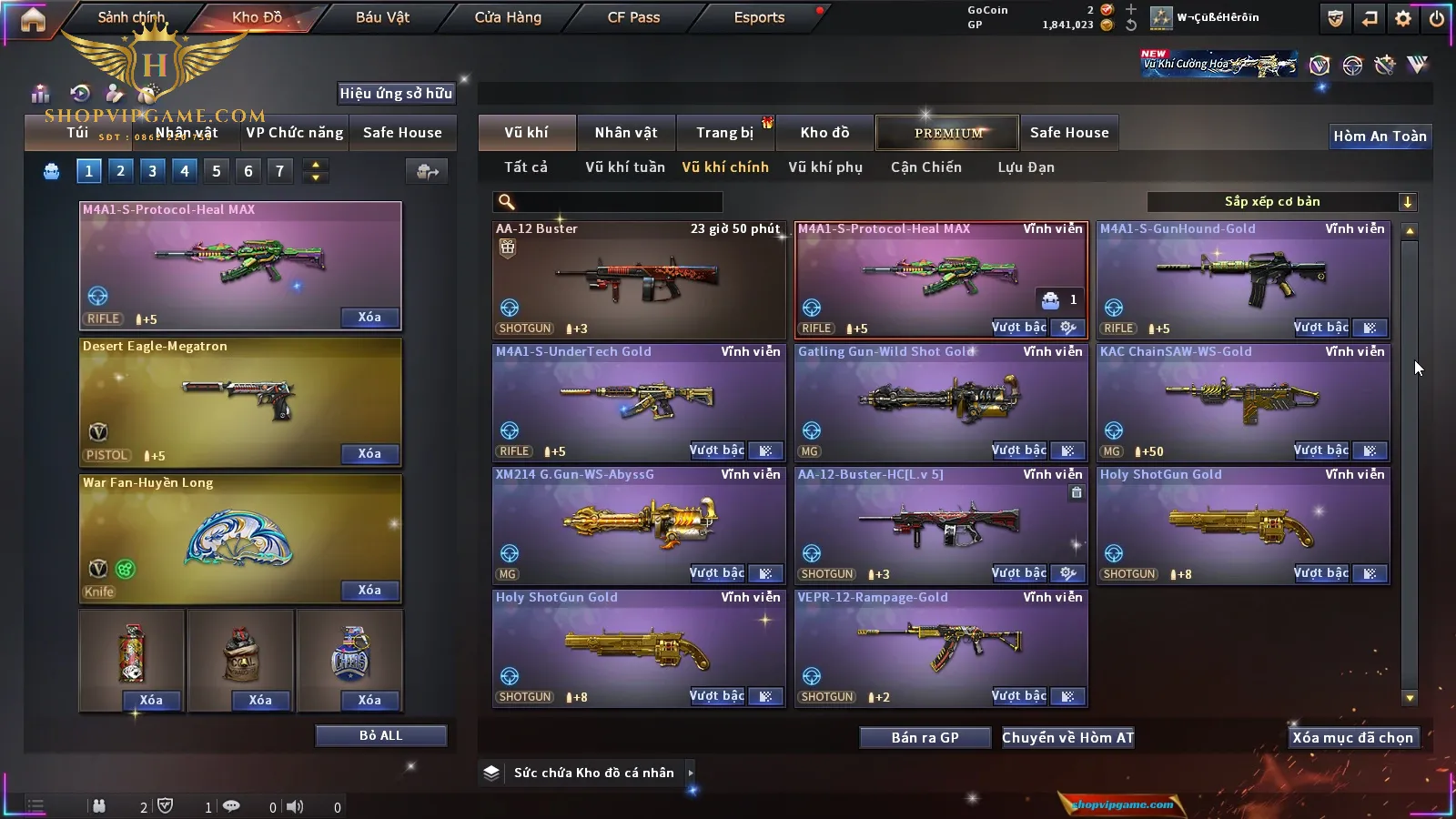Choose bag preset number 3

click(152, 171)
